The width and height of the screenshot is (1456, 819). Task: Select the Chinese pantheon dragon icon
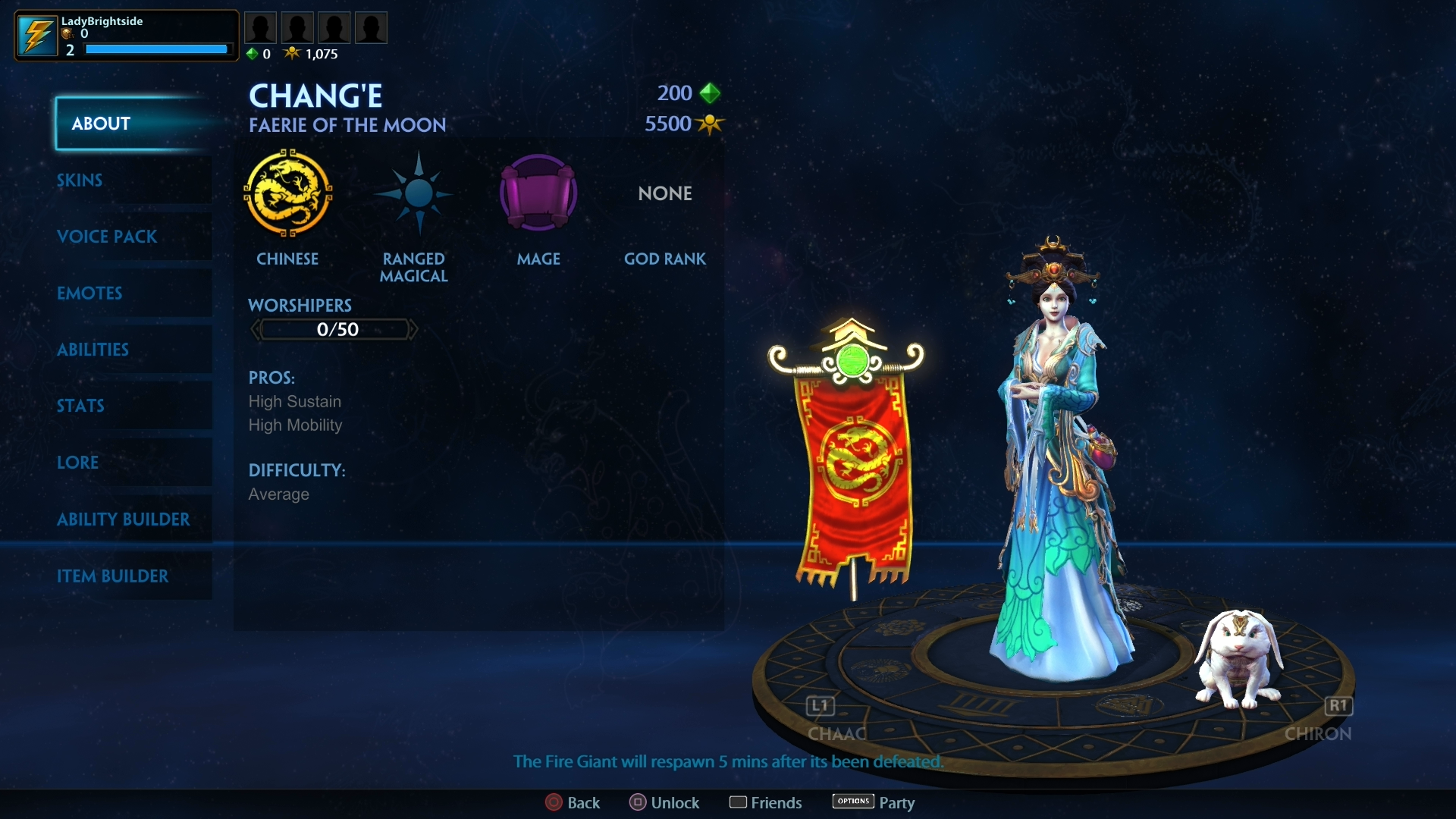pos(288,194)
